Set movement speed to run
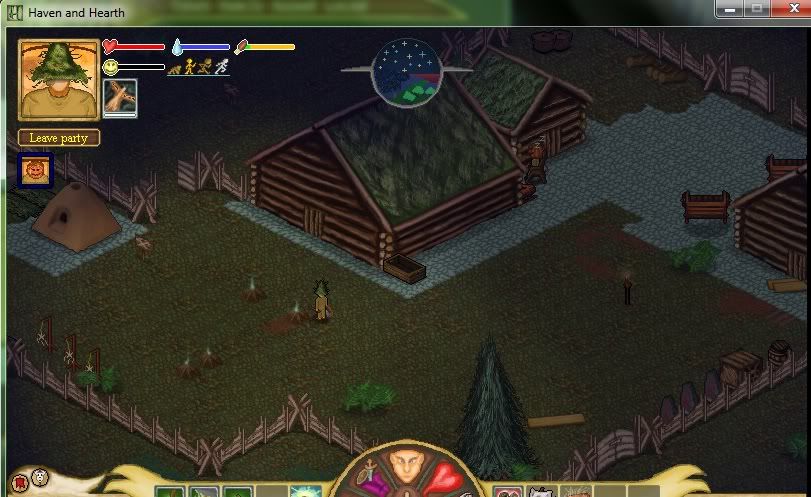The width and height of the screenshot is (811, 497). coord(205,68)
